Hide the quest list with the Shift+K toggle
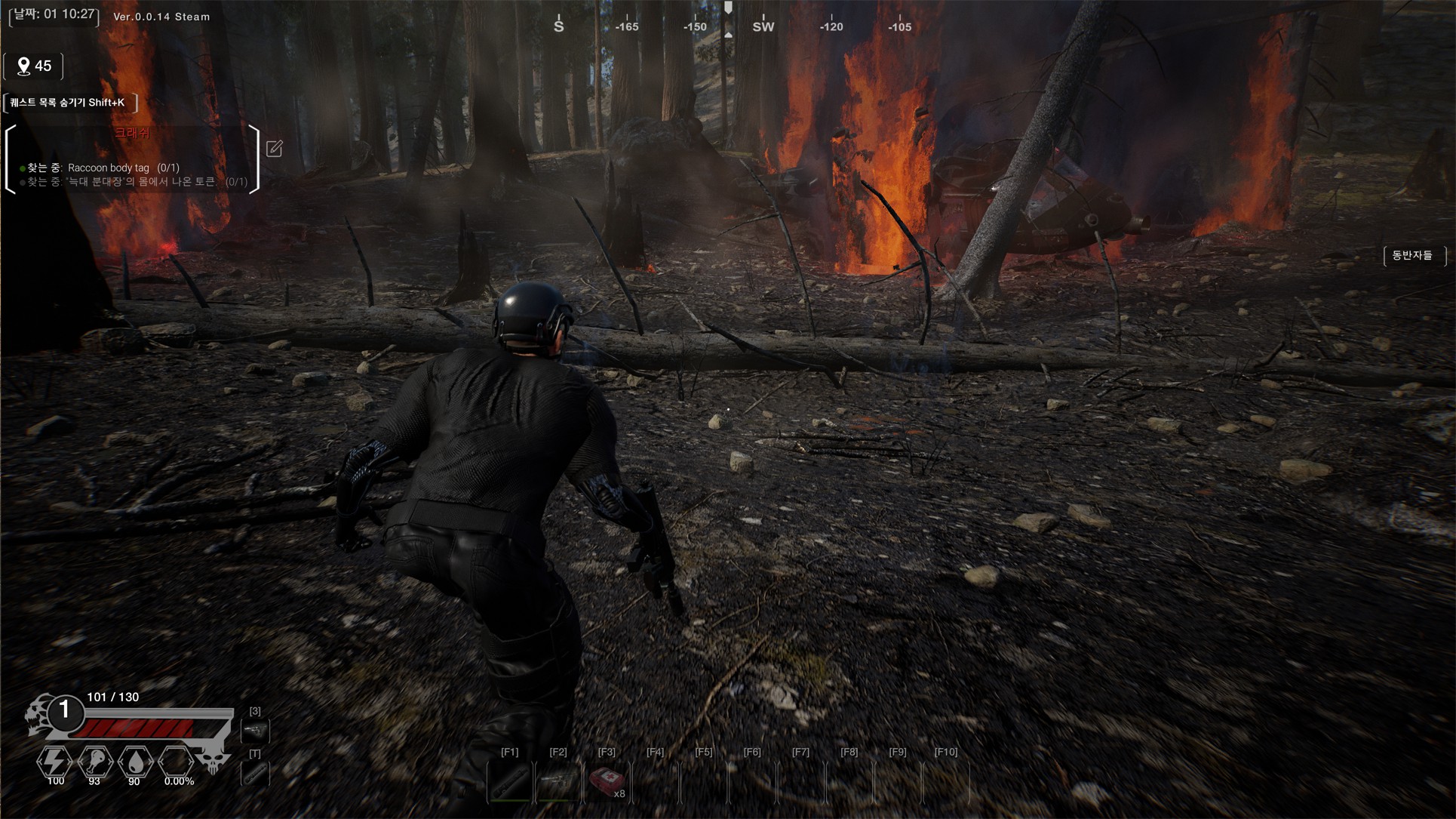1456x819 pixels. tap(70, 103)
